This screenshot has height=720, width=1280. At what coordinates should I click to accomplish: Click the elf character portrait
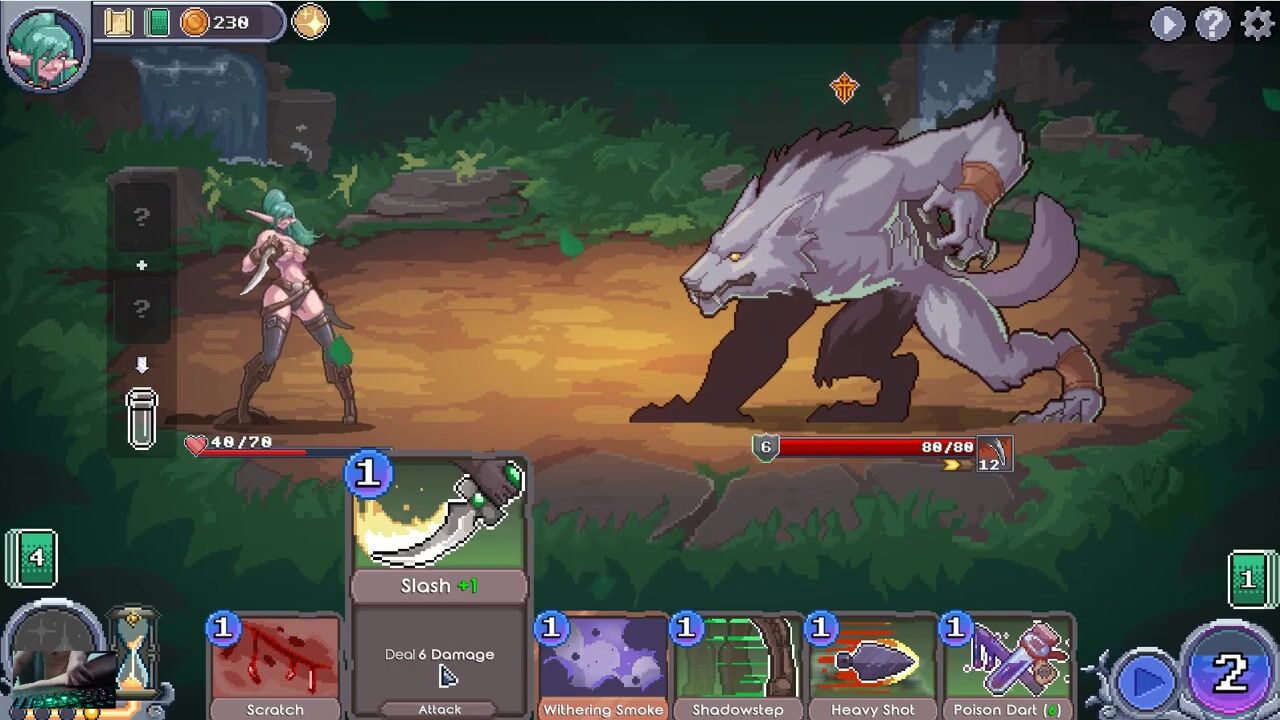pos(46,45)
